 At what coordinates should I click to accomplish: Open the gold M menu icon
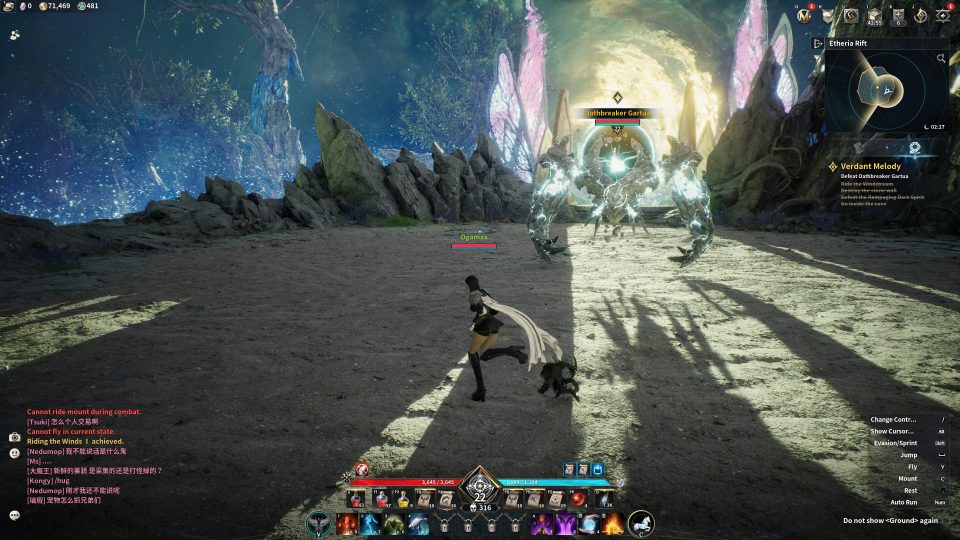tap(805, 15)
